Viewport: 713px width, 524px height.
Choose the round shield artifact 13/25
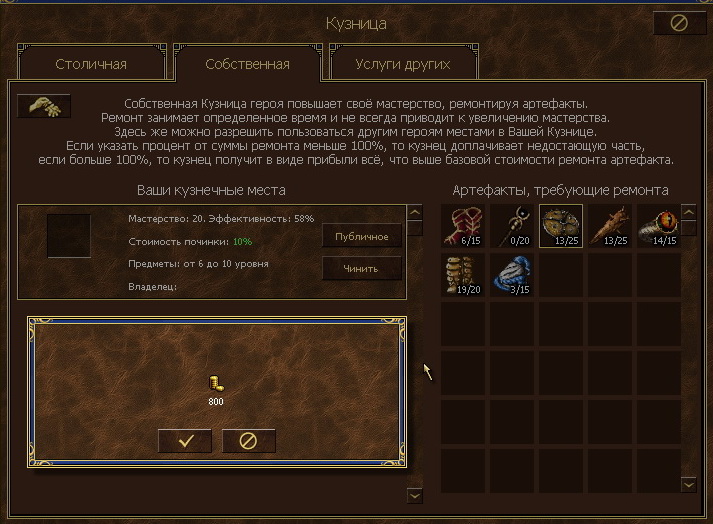561,225
